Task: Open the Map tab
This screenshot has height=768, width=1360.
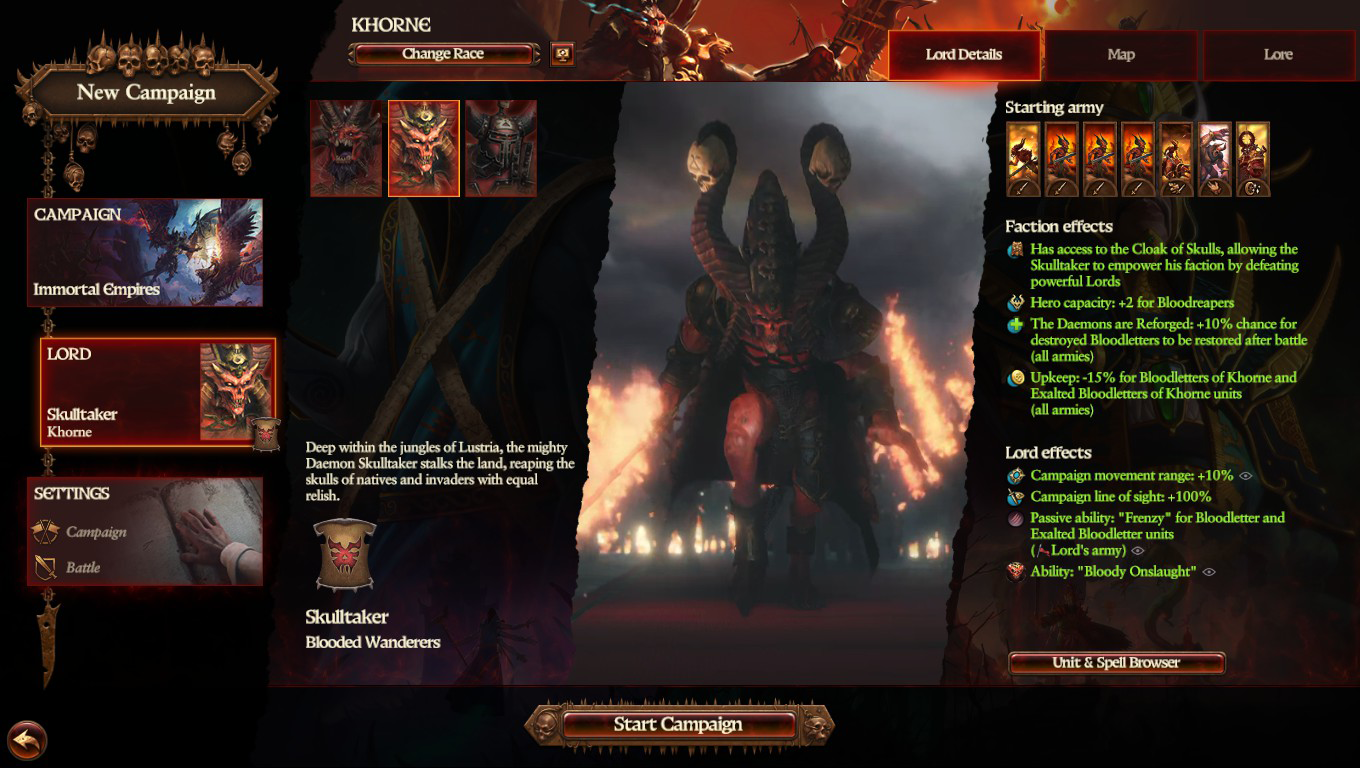Action: 1121,55
